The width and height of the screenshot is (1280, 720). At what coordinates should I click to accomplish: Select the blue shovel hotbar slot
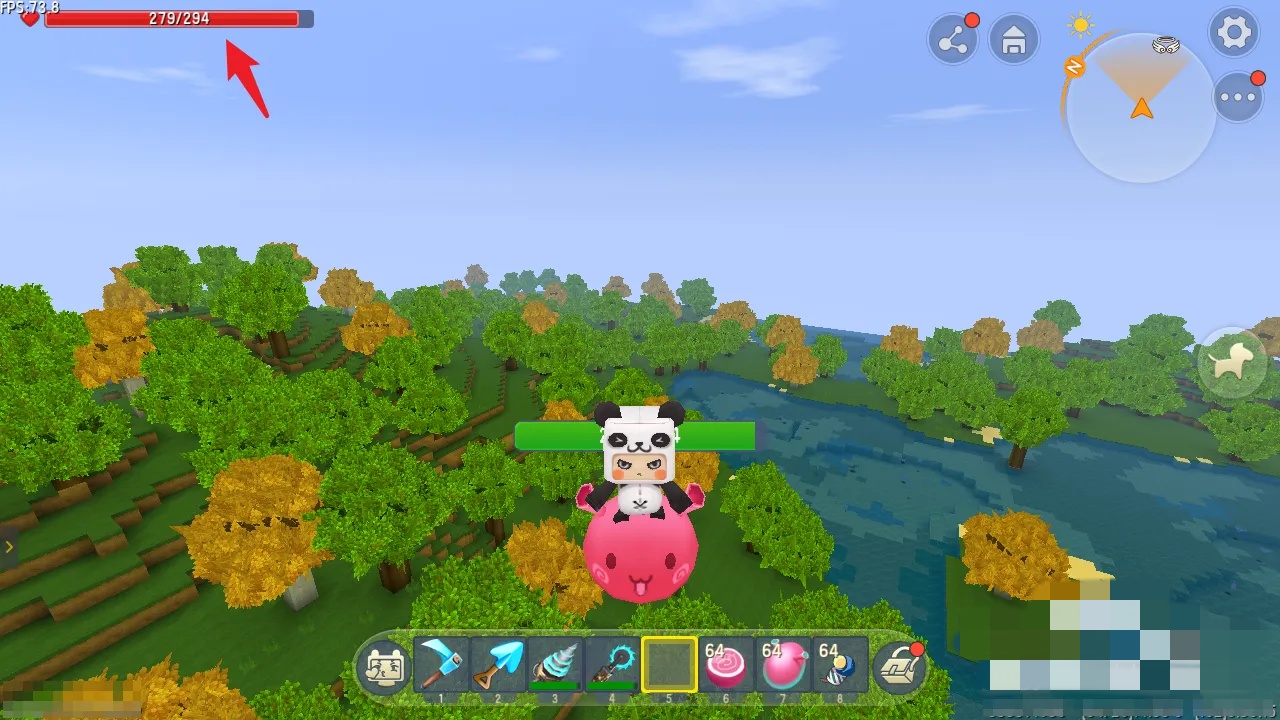[x=498, y=665]
